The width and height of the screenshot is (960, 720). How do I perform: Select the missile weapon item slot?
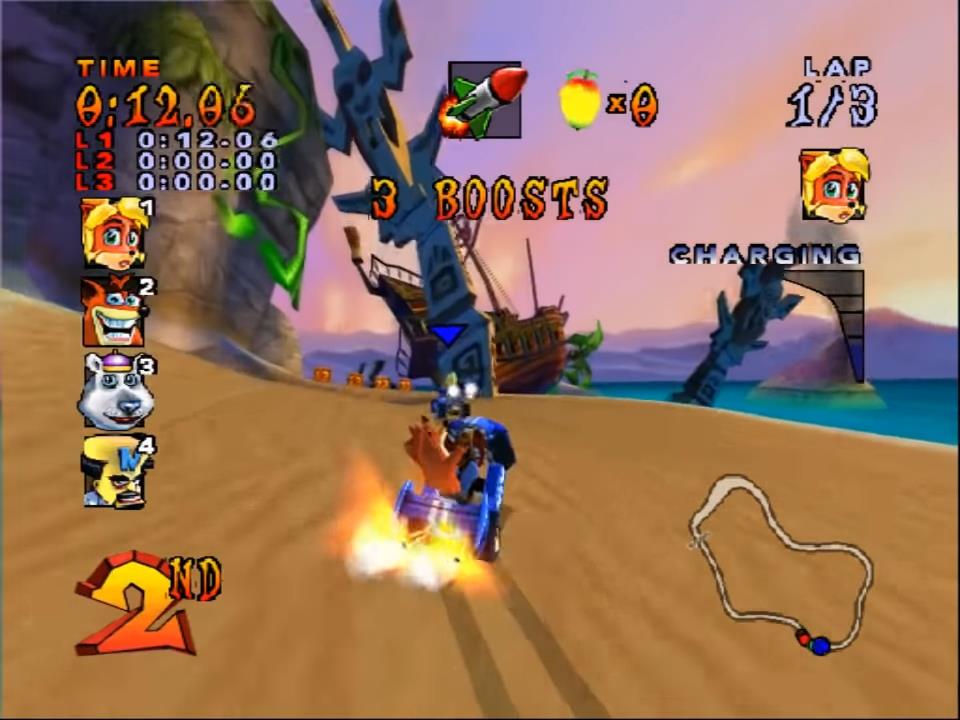point(484,100)
